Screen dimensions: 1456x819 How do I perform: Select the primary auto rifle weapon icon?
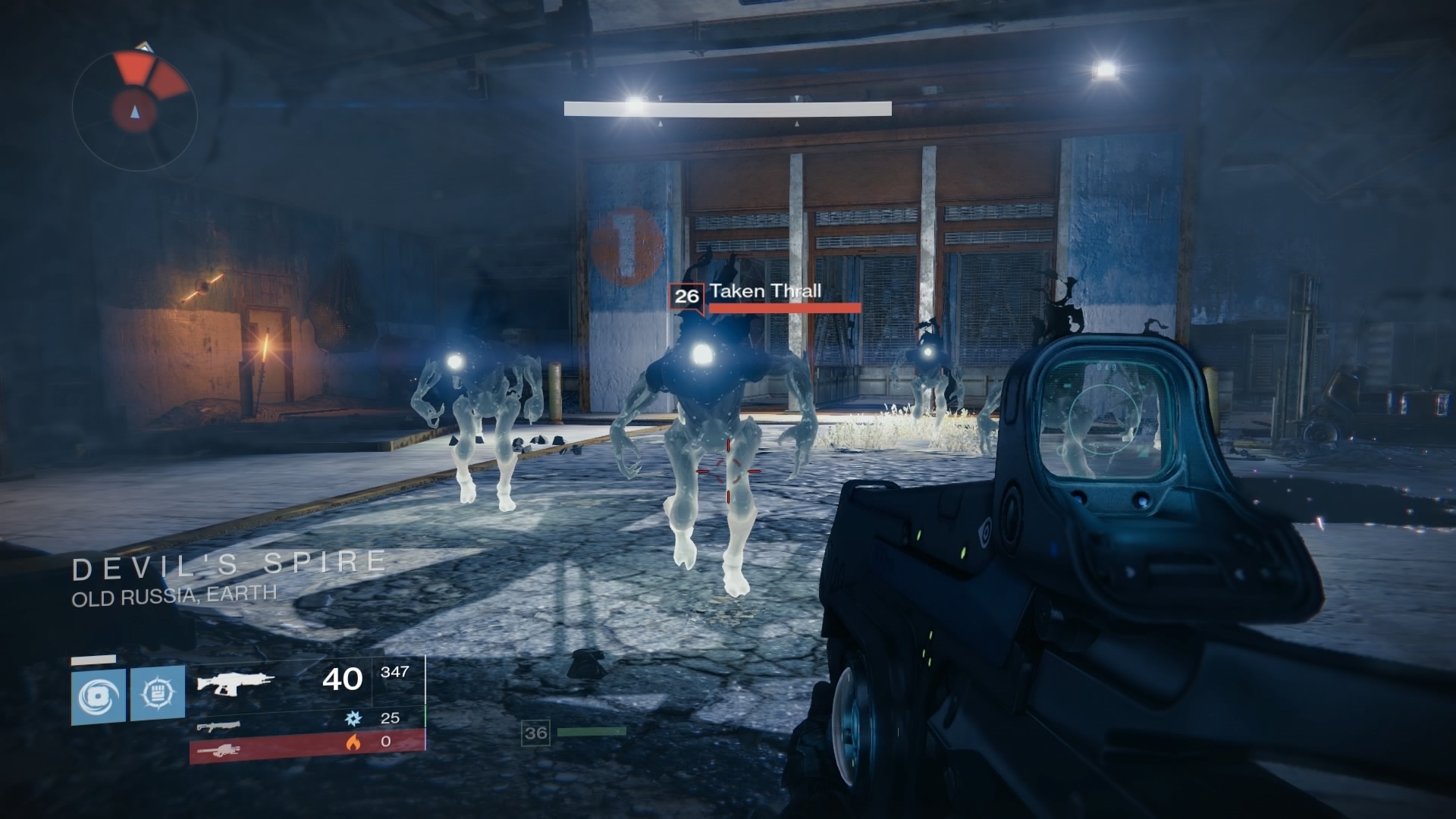235,681
